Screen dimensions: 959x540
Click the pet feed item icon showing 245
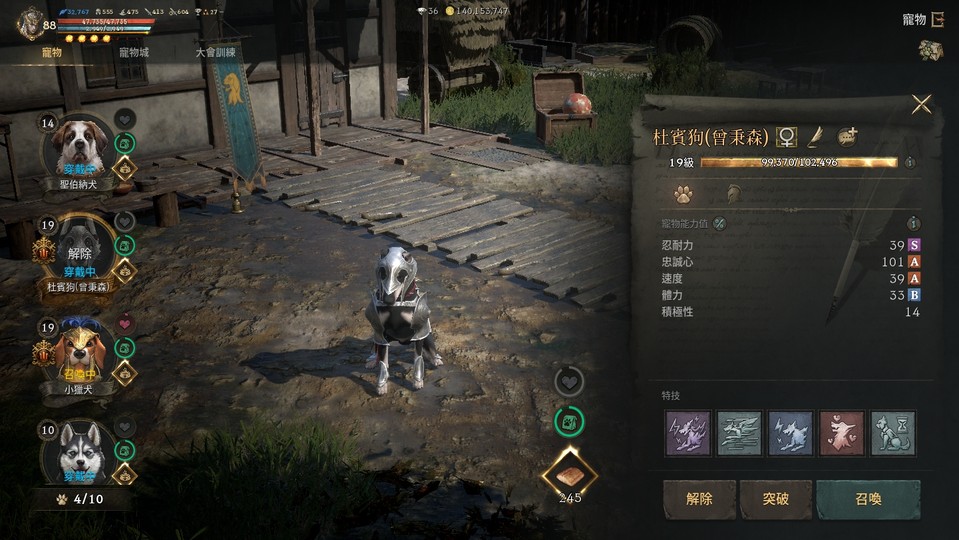tap(569, 474)
